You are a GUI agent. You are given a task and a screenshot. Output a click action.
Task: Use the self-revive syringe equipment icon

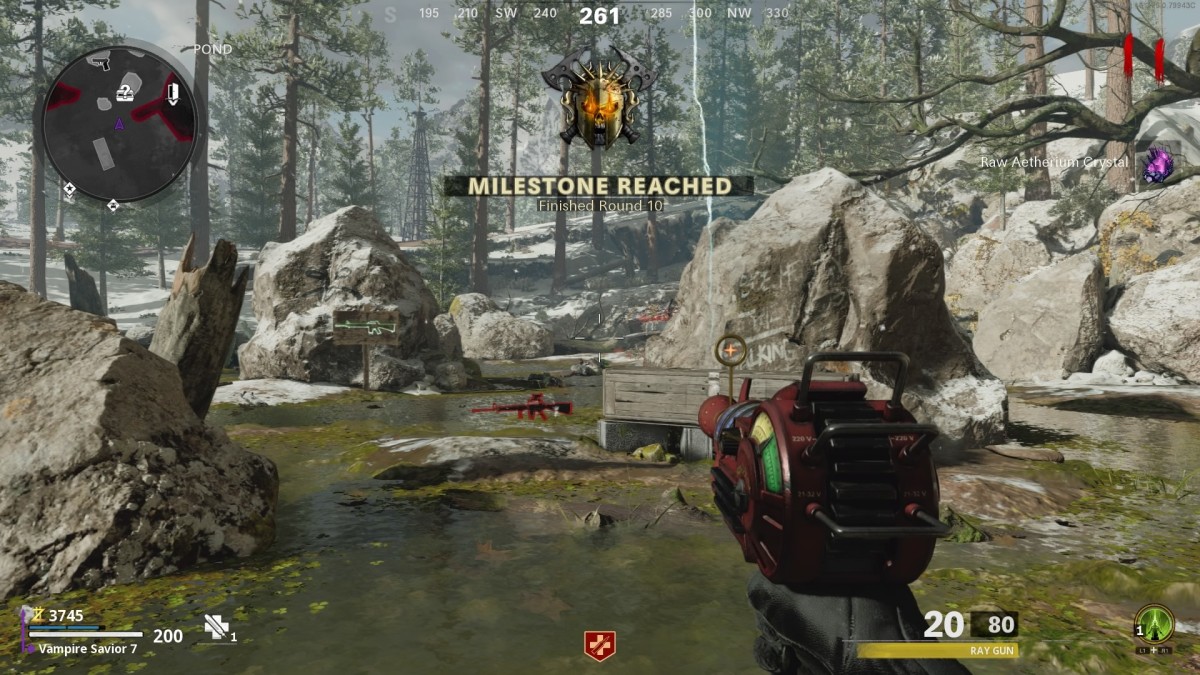217,626
